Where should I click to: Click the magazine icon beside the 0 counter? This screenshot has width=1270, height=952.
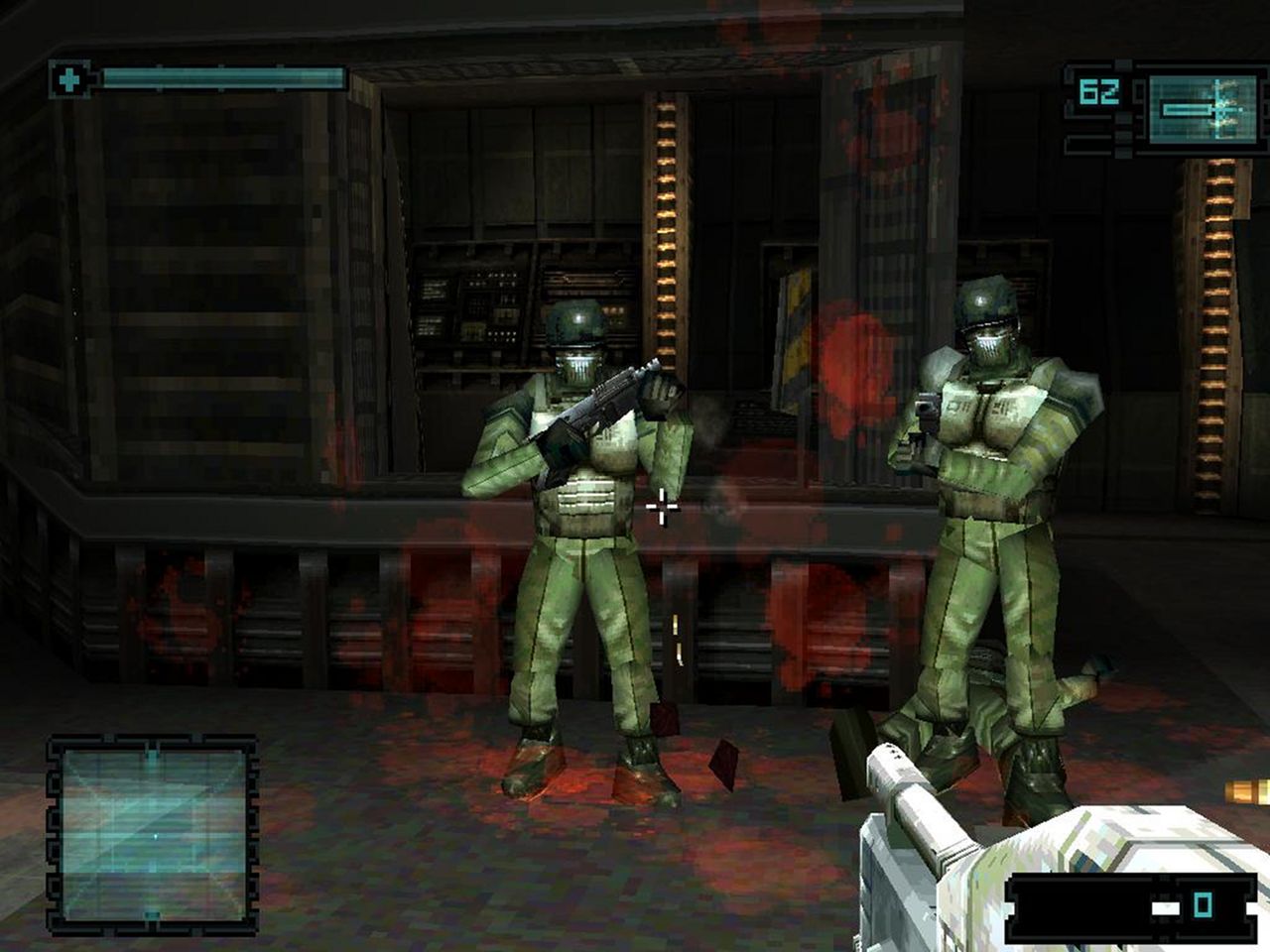1168,906
